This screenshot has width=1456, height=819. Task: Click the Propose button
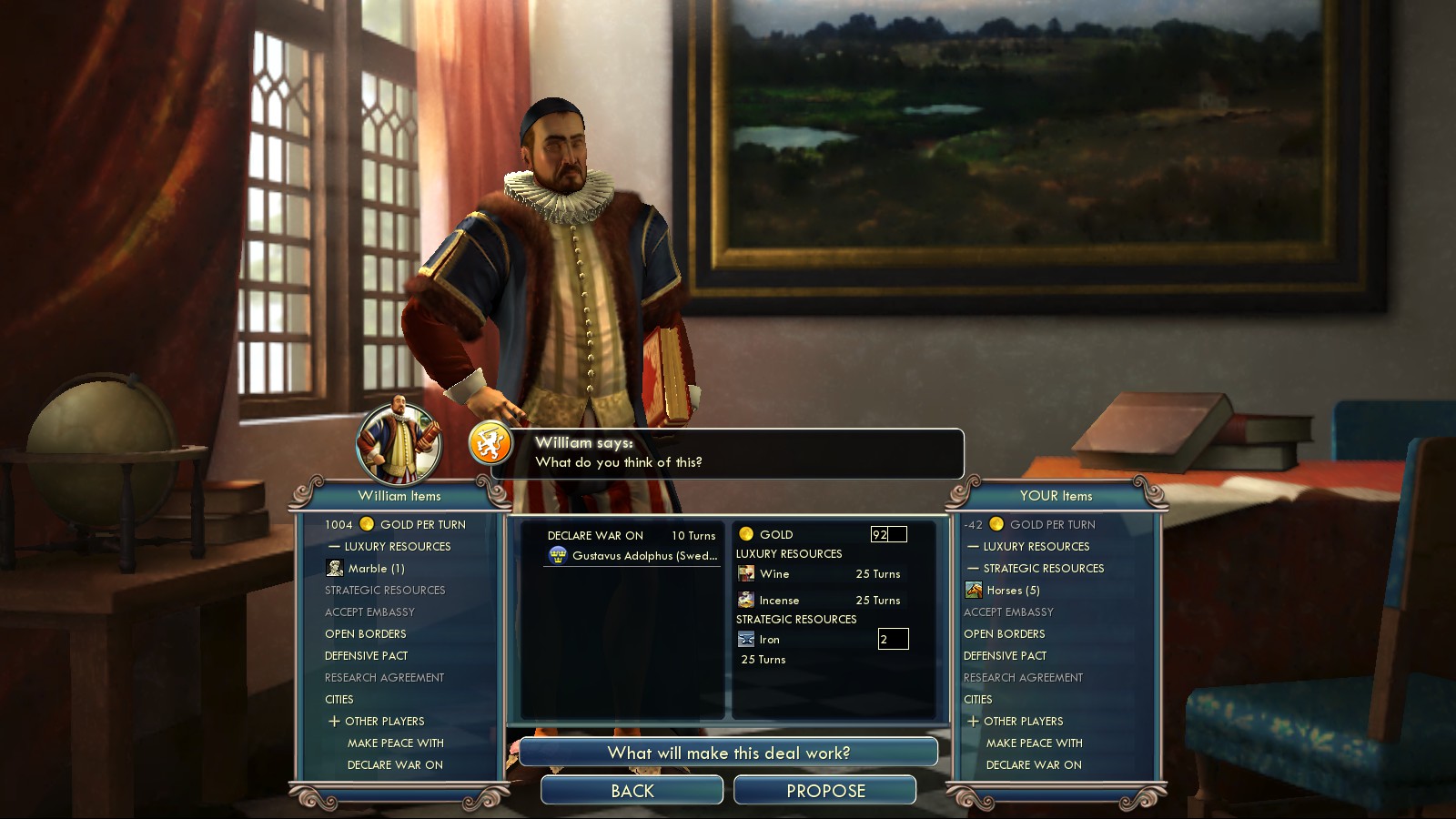(824, 791)
